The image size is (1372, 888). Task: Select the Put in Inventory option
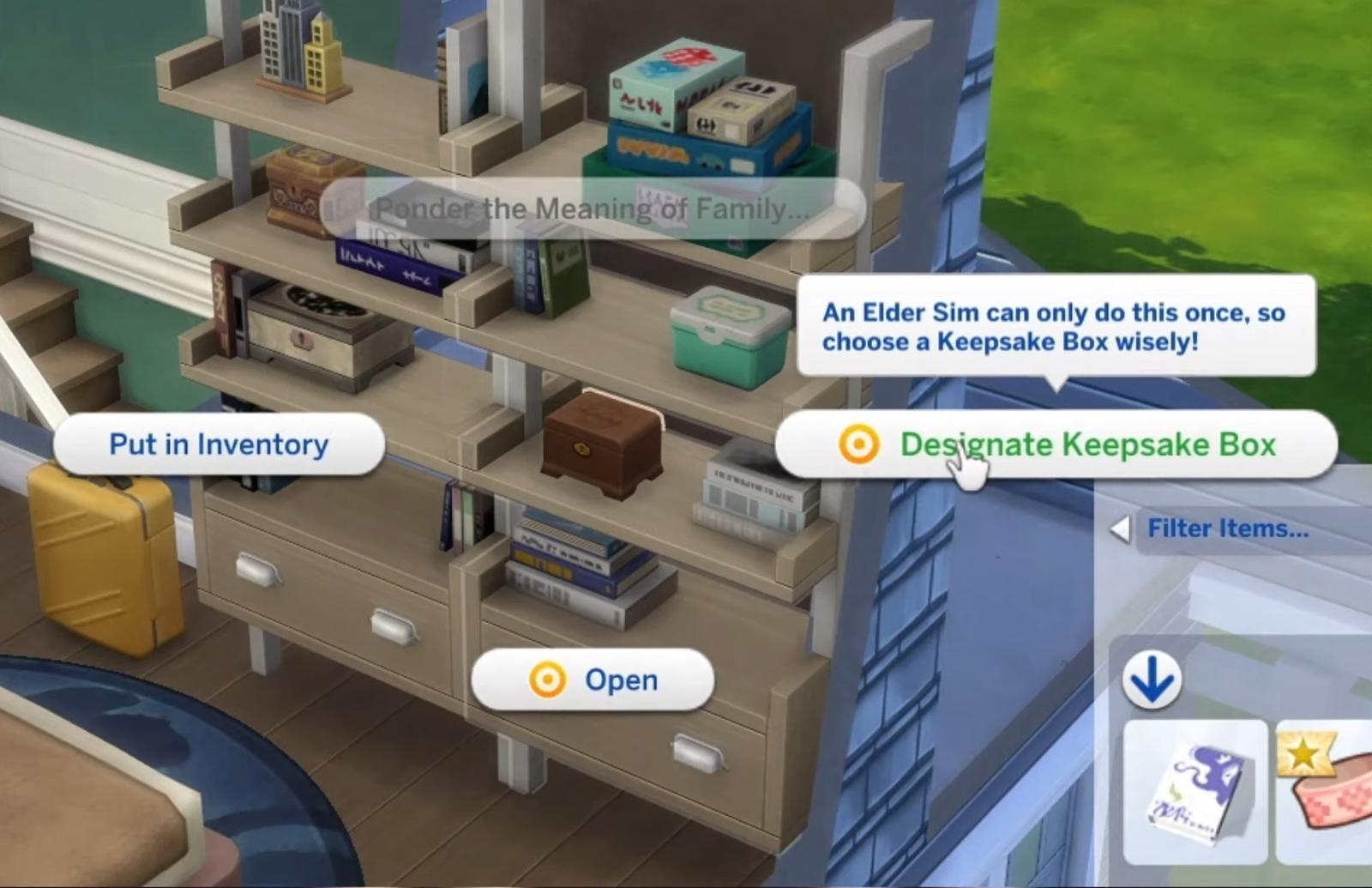click(217, 444)
